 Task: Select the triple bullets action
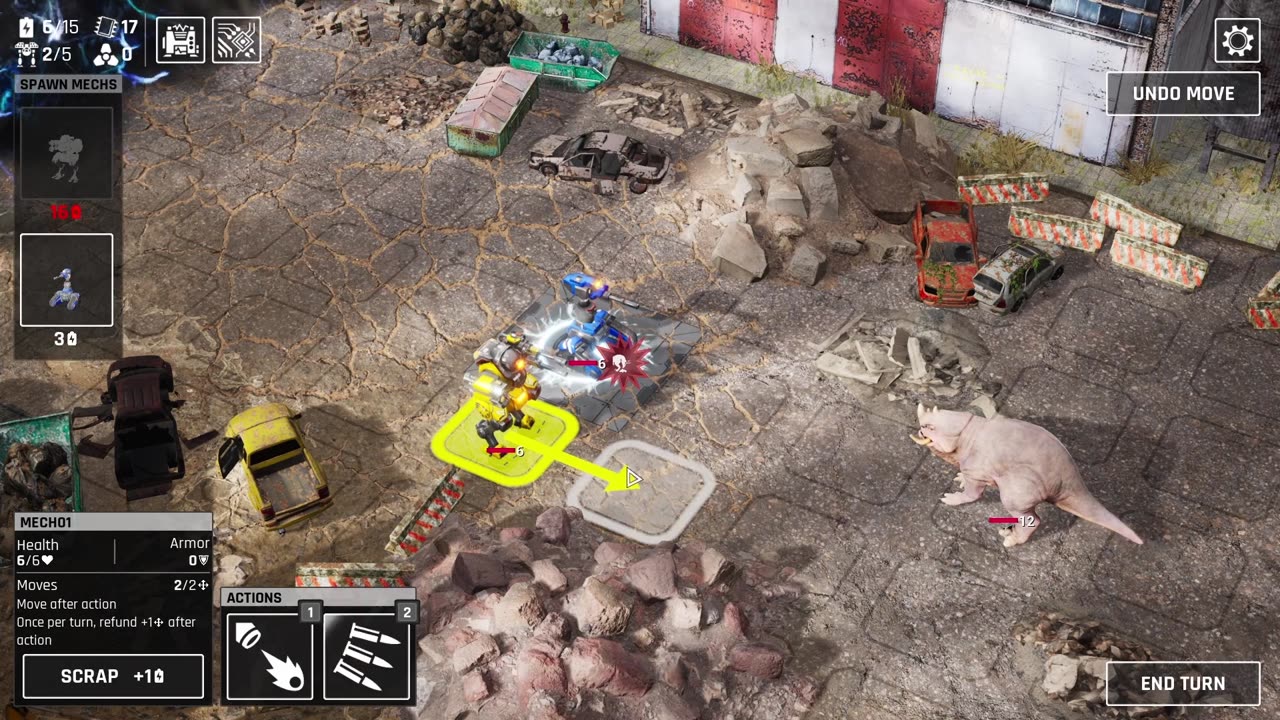coord(366,656)
